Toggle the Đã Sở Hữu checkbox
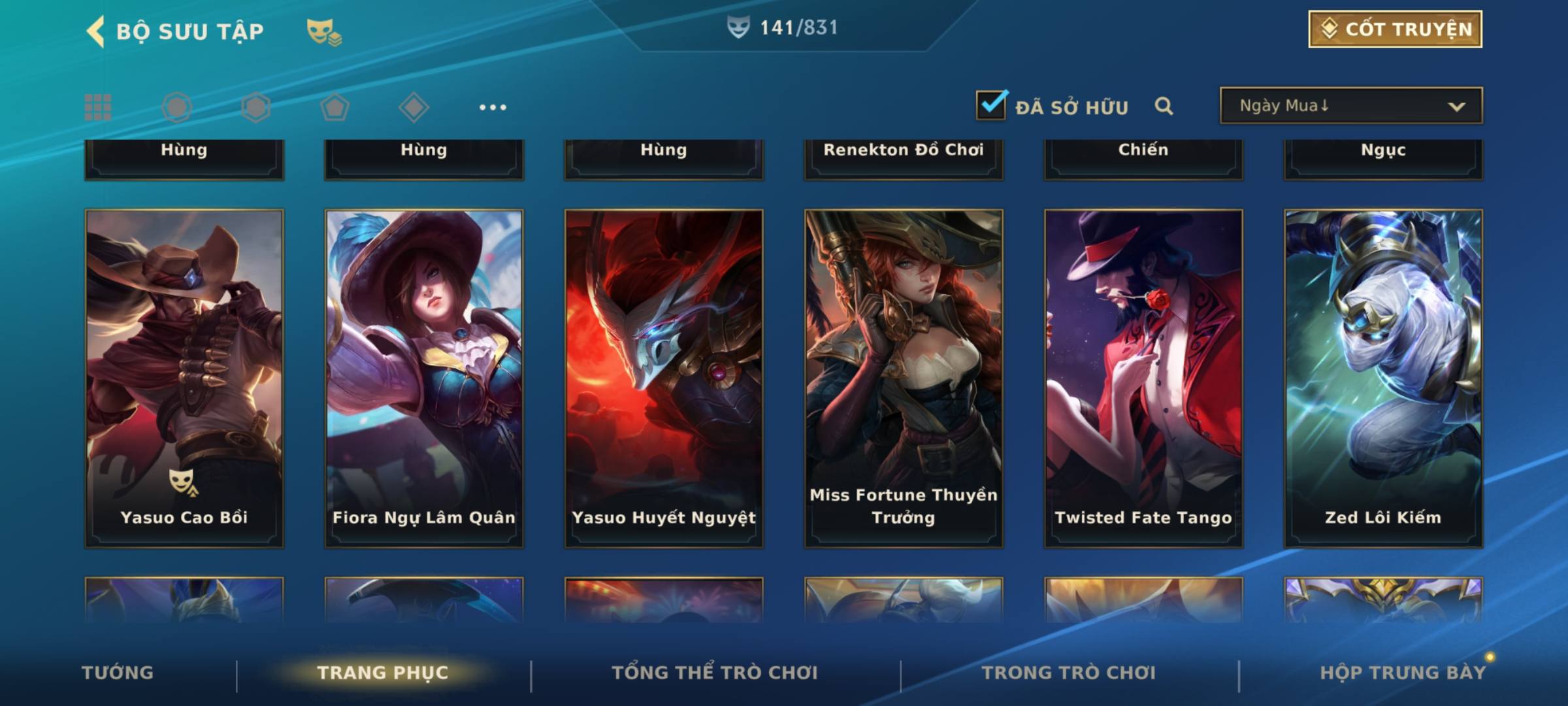 [991, 105]
